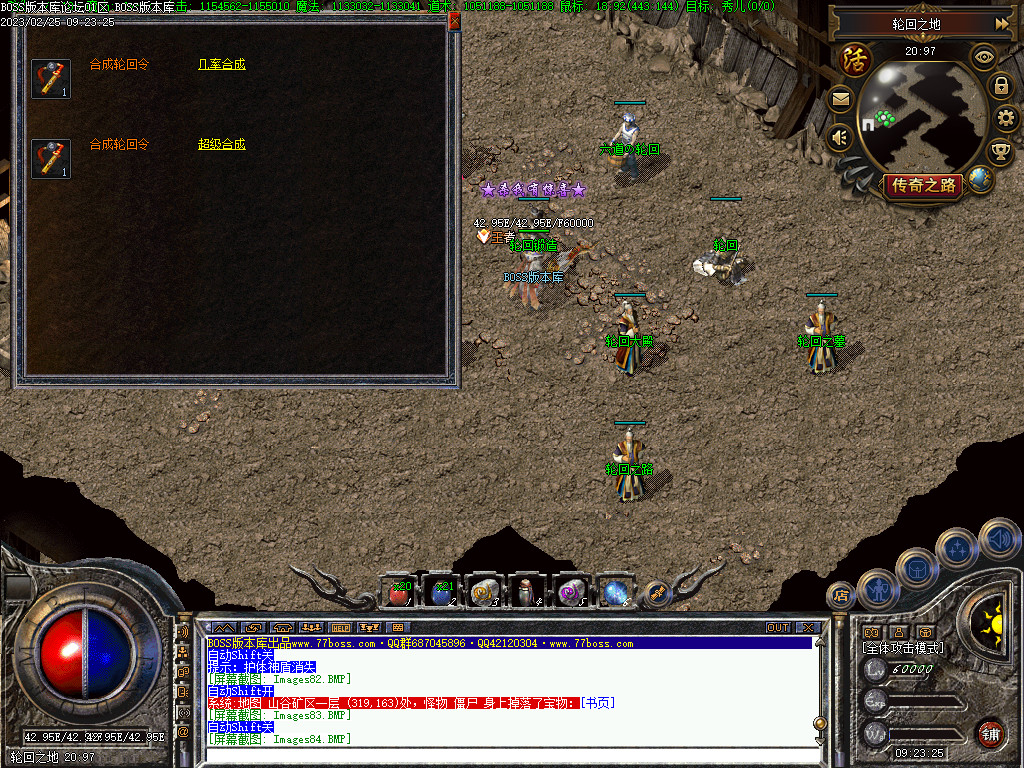This screenshot has width=1024, height=768.
Task: Choose the 几率合成 synthesis link
Action: 221,64
